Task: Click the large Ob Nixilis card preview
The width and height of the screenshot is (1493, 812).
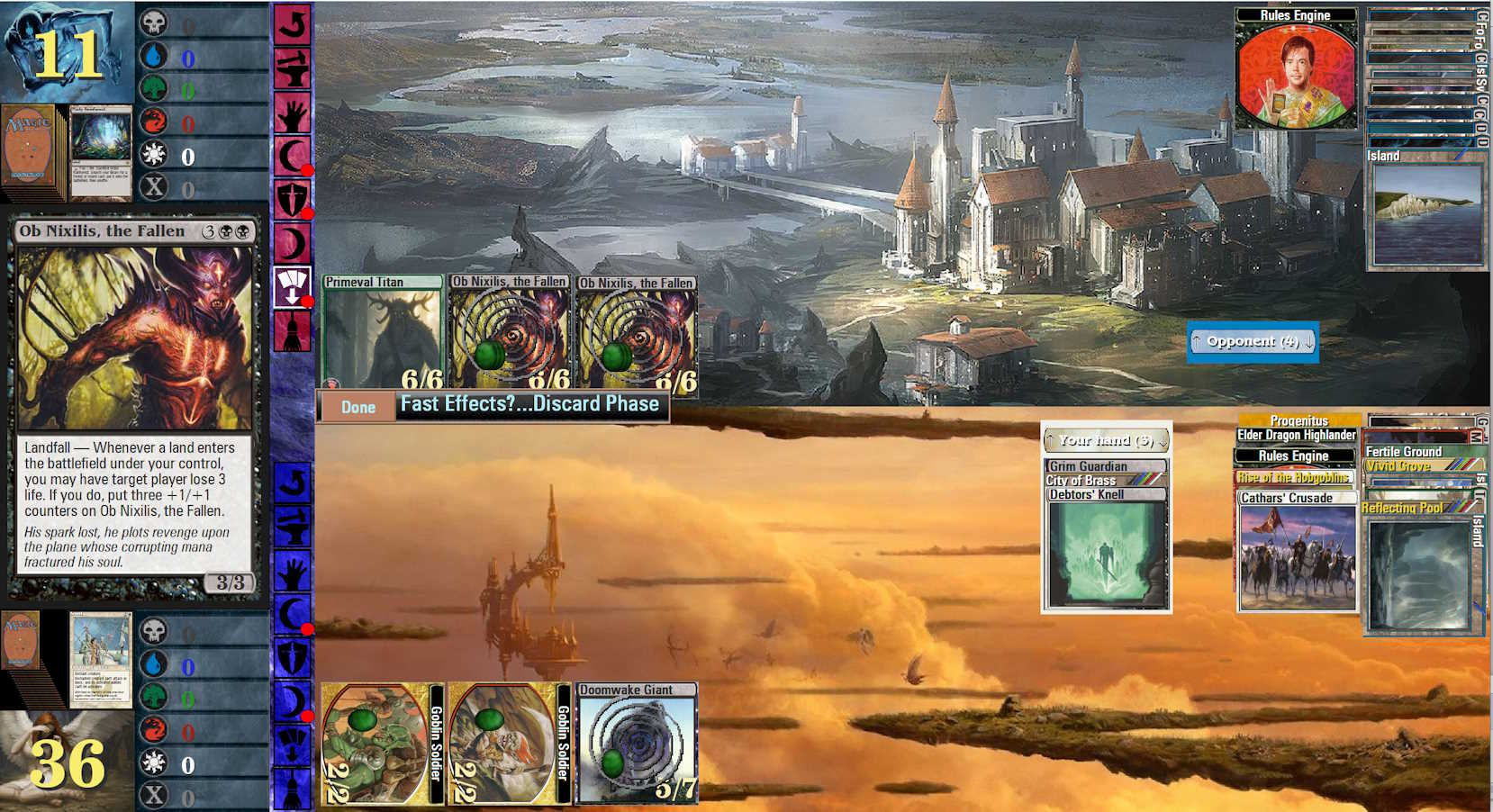Action: point(135,405)
